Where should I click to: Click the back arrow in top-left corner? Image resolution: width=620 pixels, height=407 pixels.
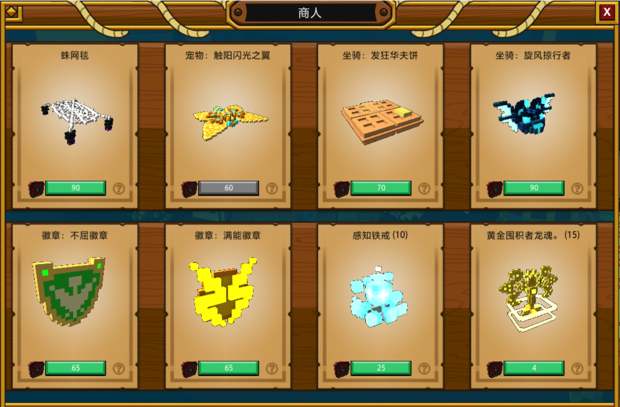14,12
